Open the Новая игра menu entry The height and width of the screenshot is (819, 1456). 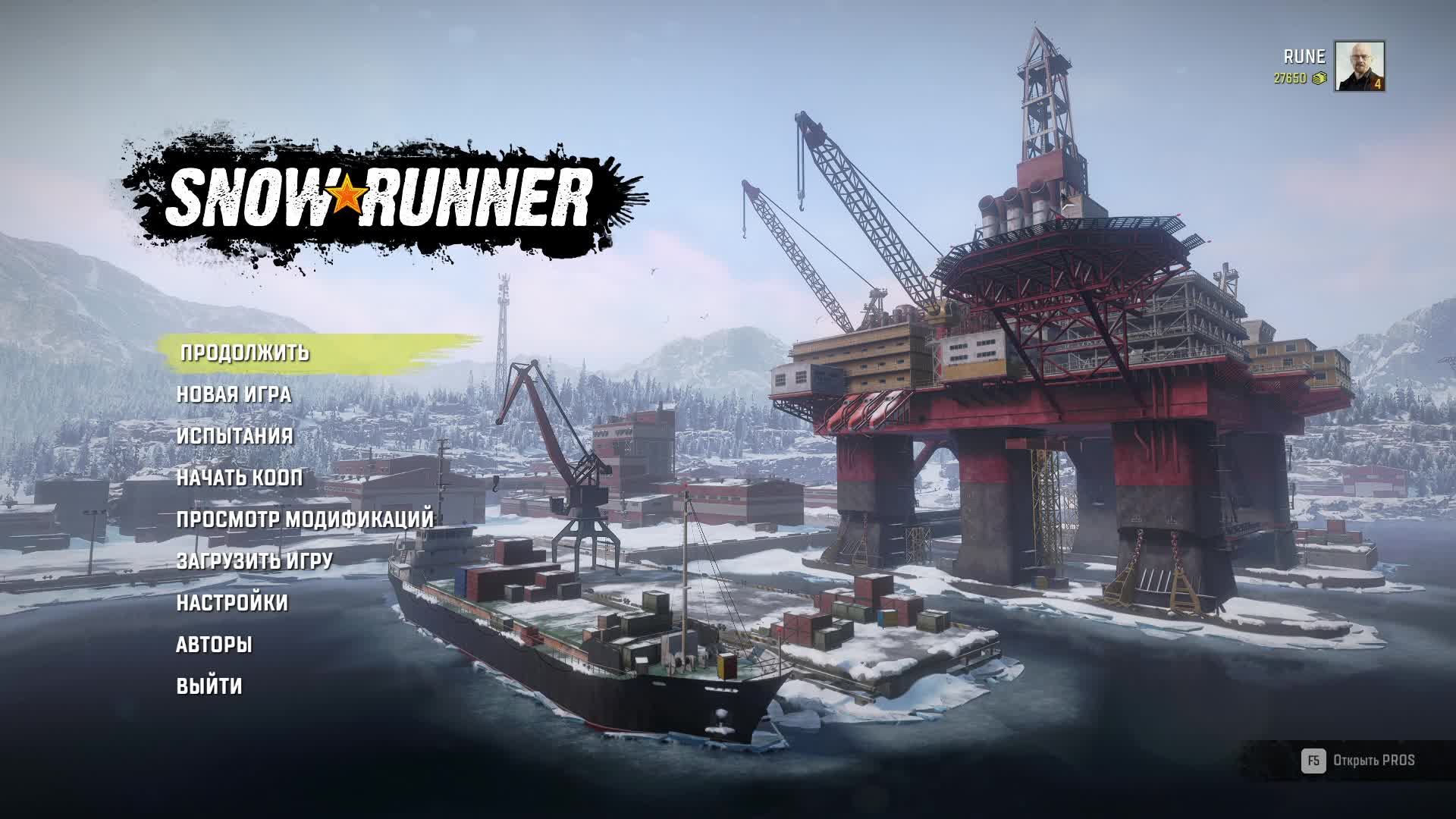pos(235,395)
